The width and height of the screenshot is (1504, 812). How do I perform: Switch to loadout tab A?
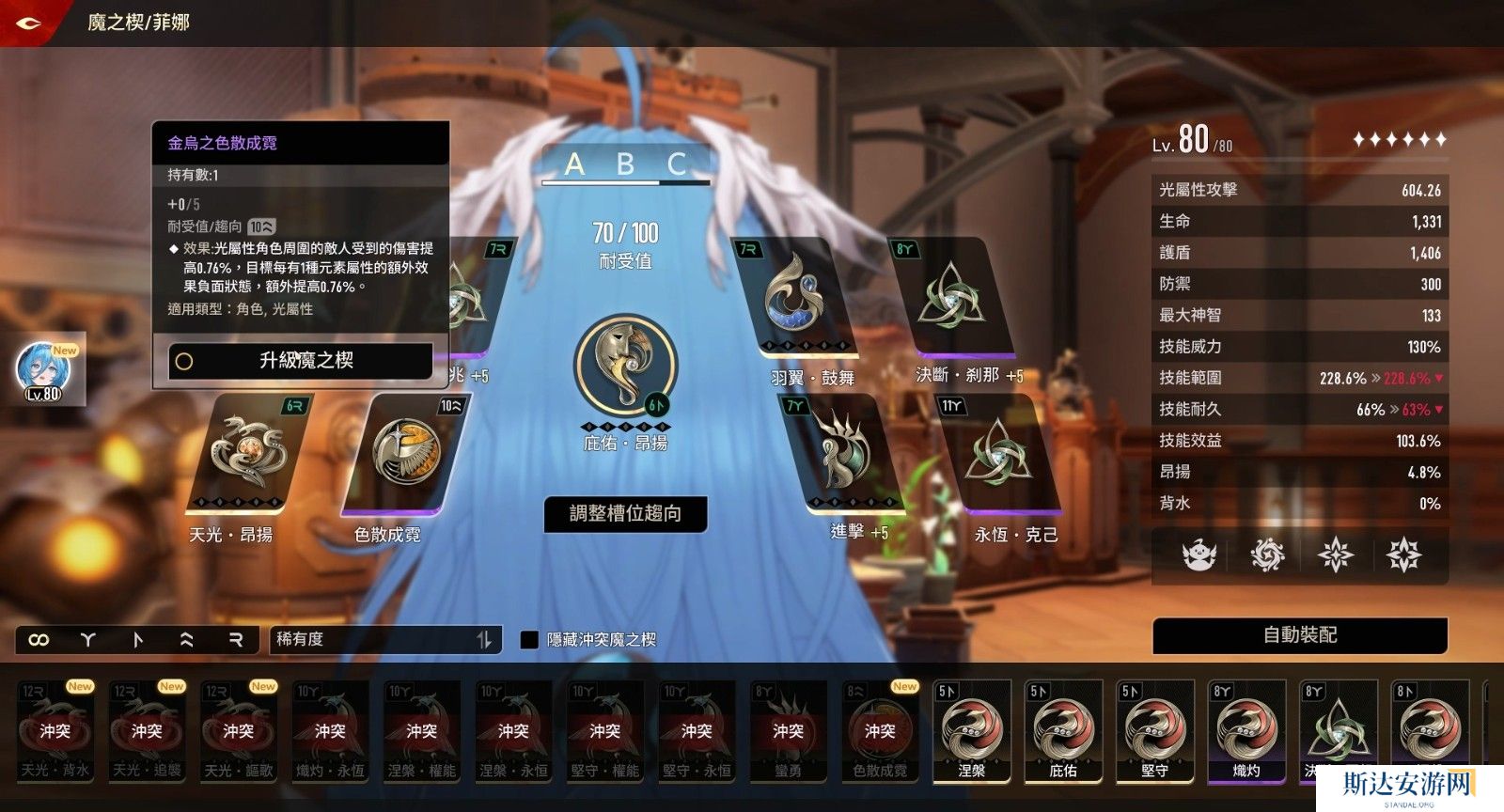pos(574,165)
